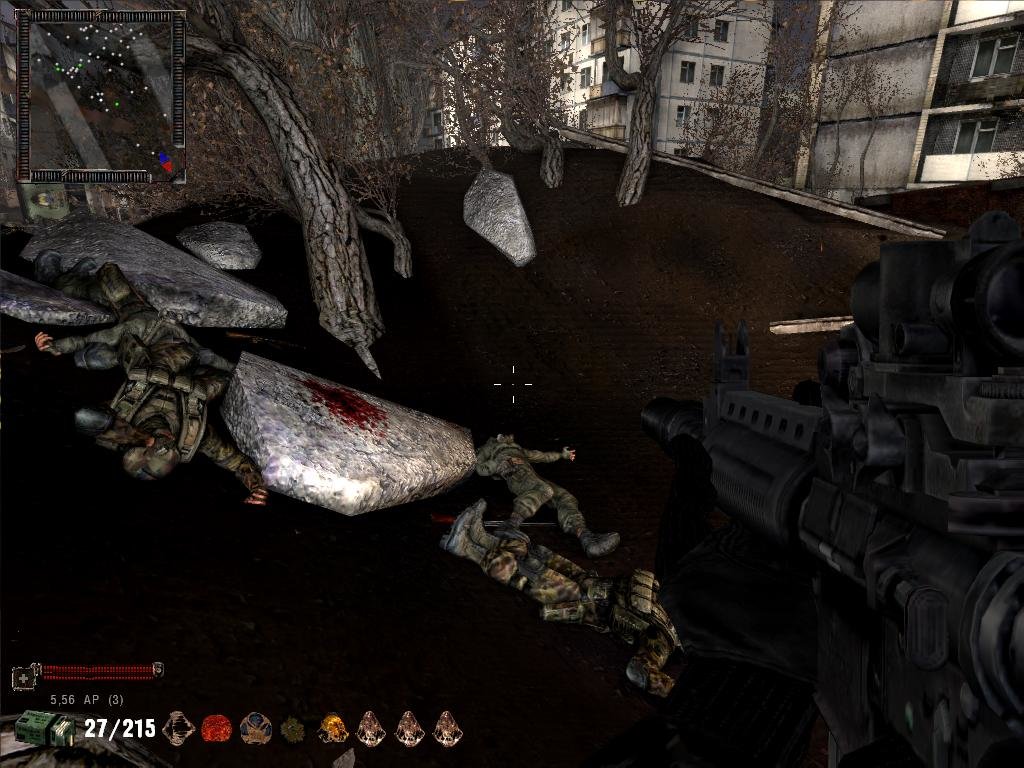Image resolution: width=1024 pixels, height=768 pixels.
Task: Select the red glowing artifact on the belt
Action: click(217, 728)
